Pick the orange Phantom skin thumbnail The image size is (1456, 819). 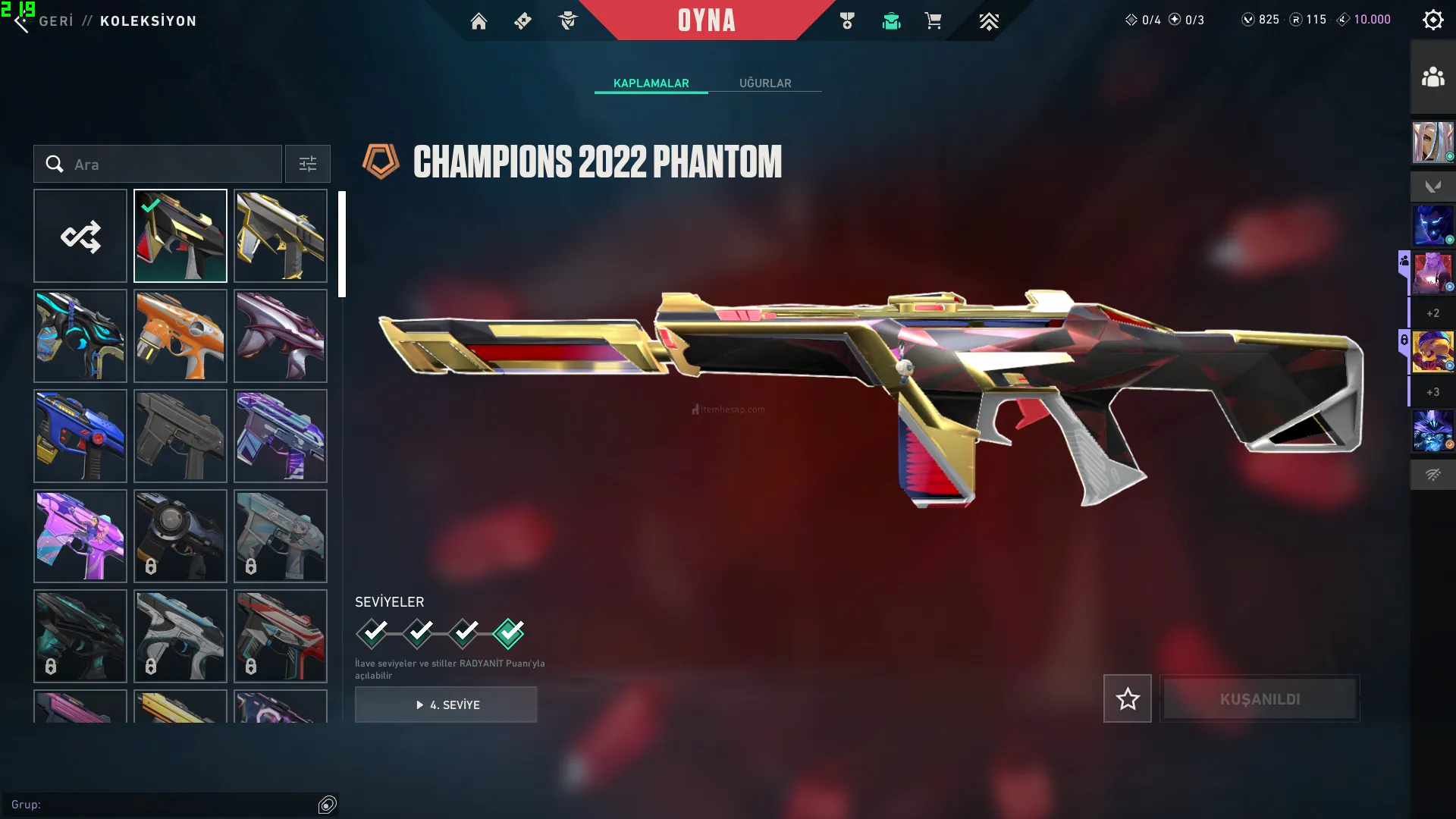click(180, 336)
